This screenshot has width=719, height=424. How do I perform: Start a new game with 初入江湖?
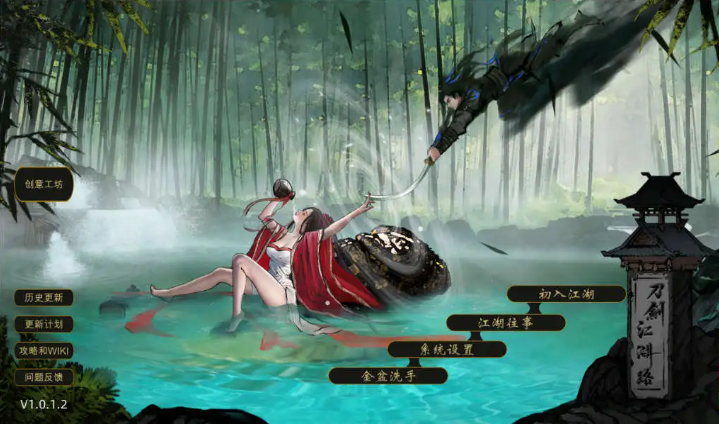[x=566, y=294]
